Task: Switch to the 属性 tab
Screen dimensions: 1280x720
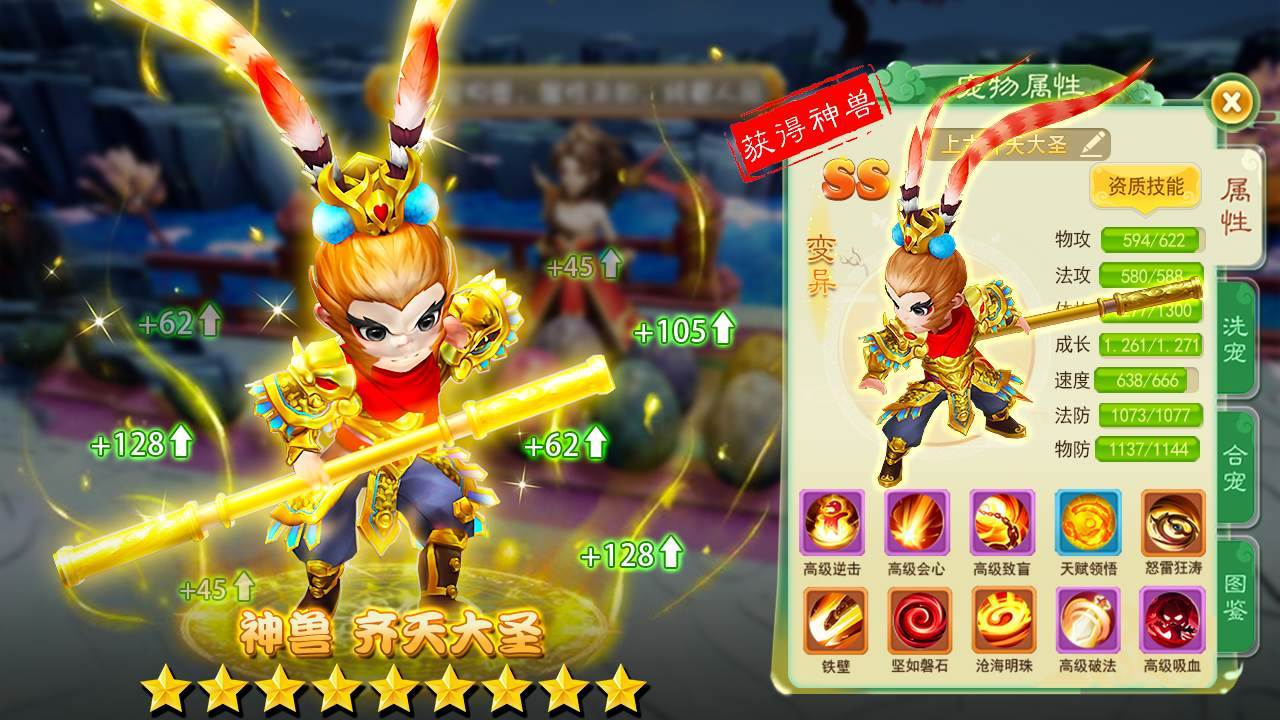Action: point(1236,207)
